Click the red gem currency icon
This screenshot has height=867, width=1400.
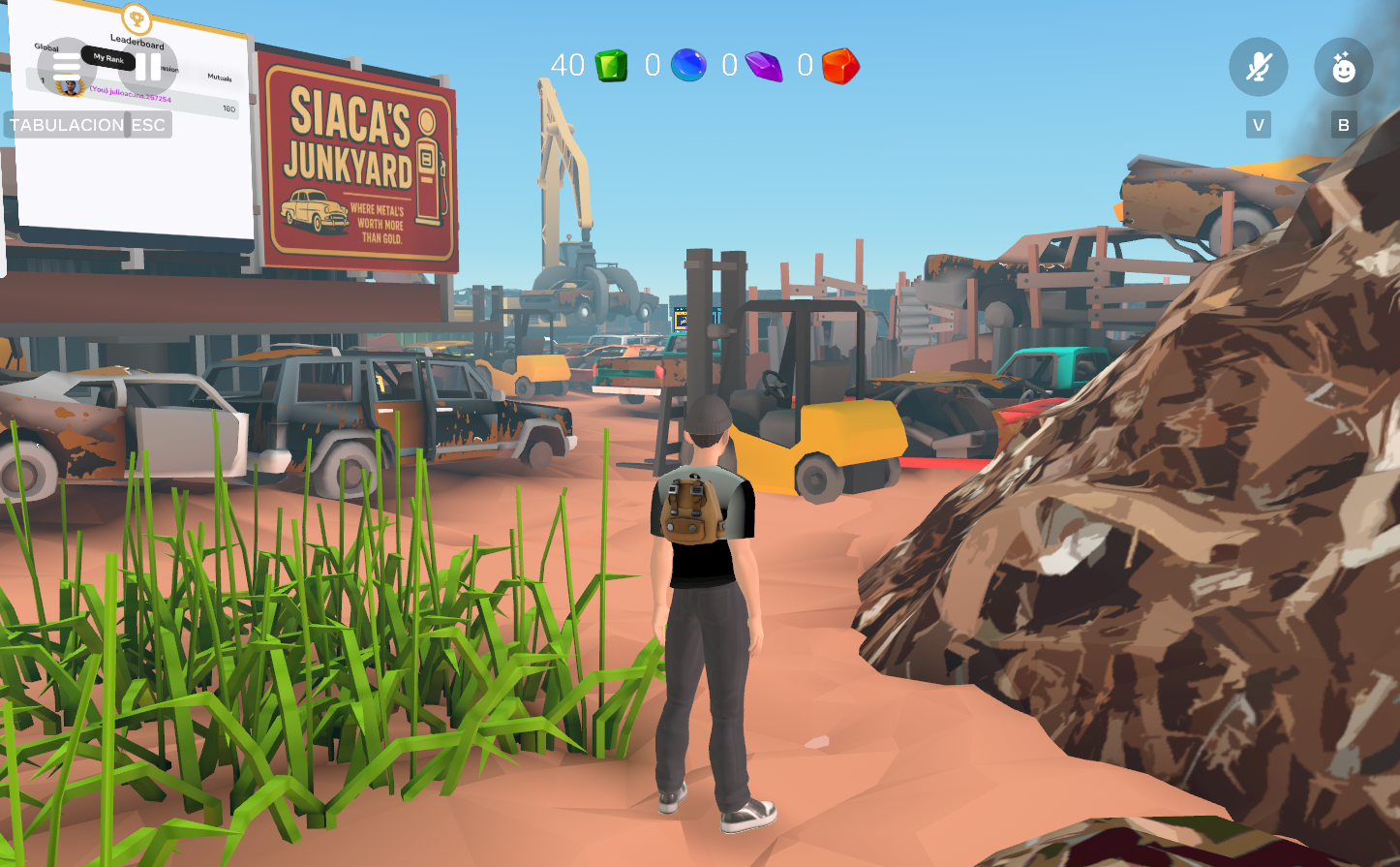click(840, 66)
